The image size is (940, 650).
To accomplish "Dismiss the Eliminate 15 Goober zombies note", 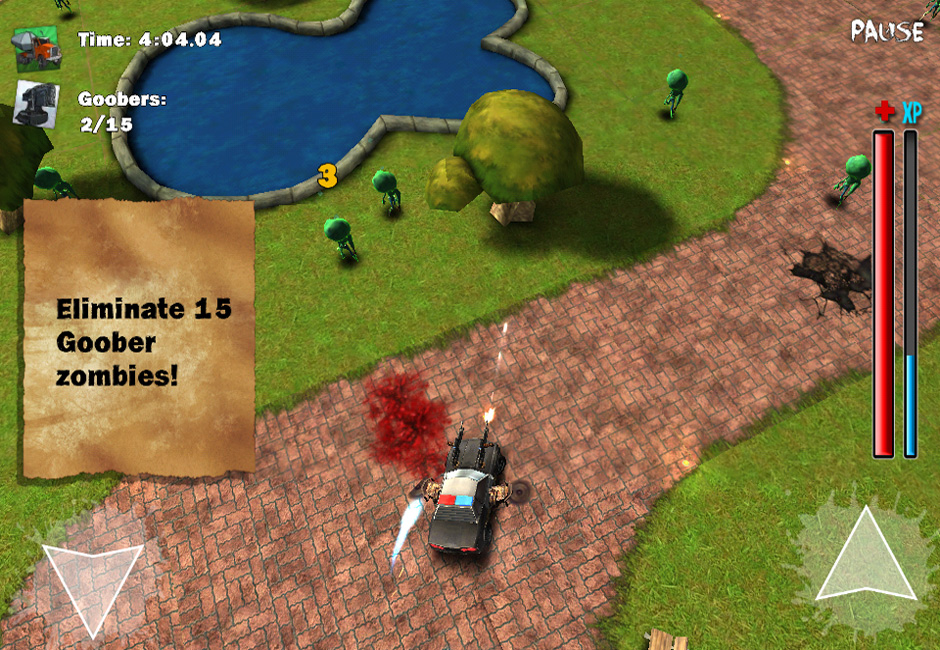I will coord(139,338).
